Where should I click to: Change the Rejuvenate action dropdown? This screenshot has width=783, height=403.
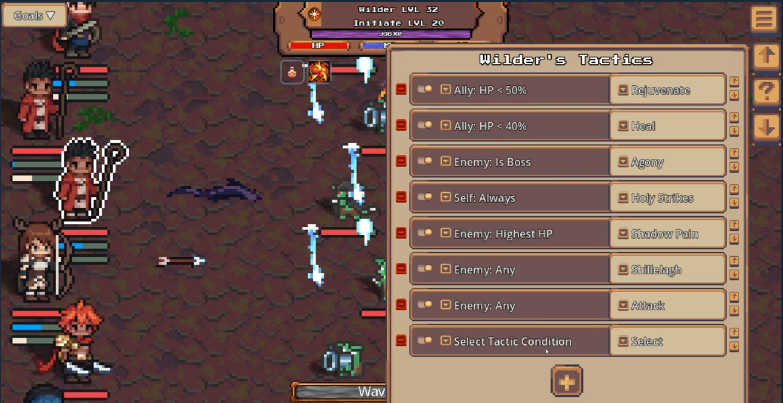[666, 90]
